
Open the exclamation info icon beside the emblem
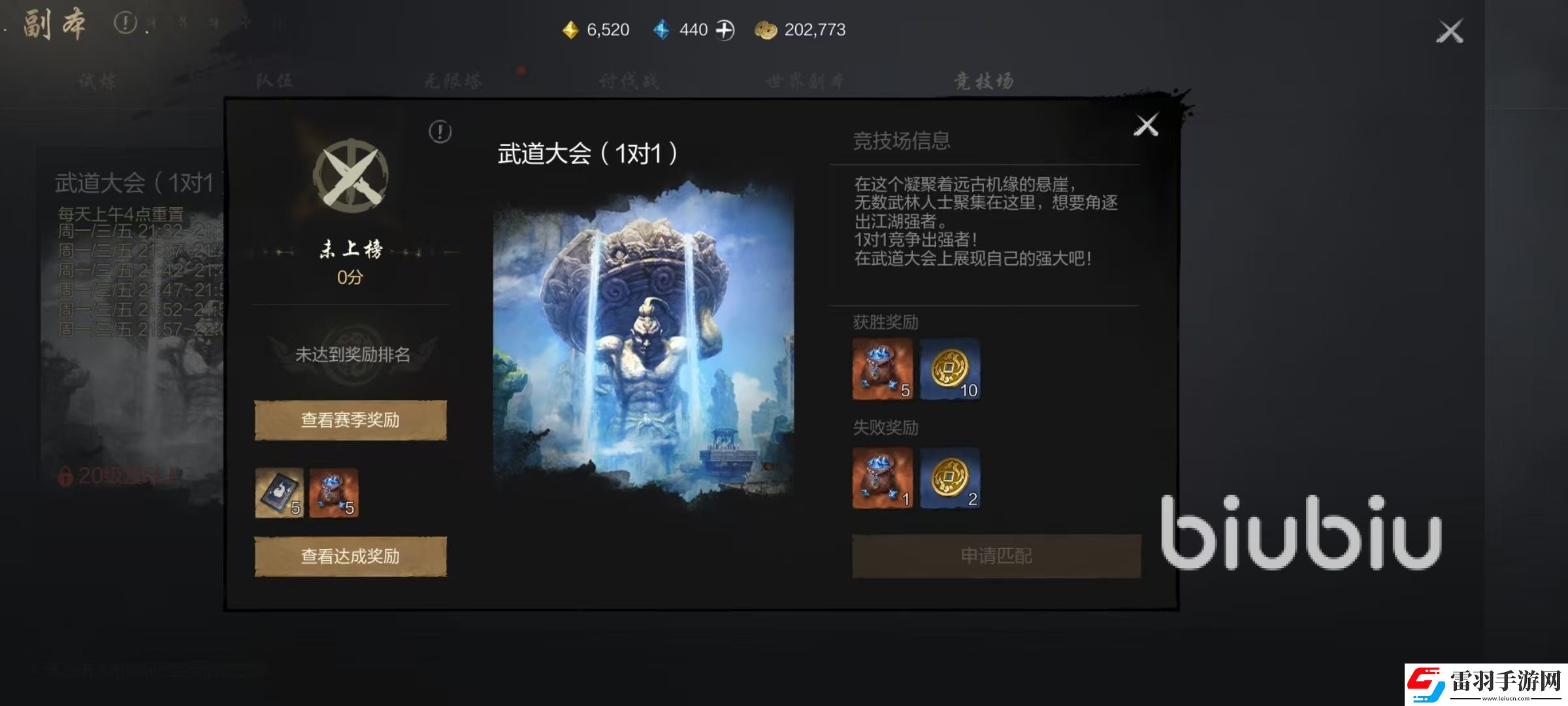pyautogui.click(x=439, y=131)
